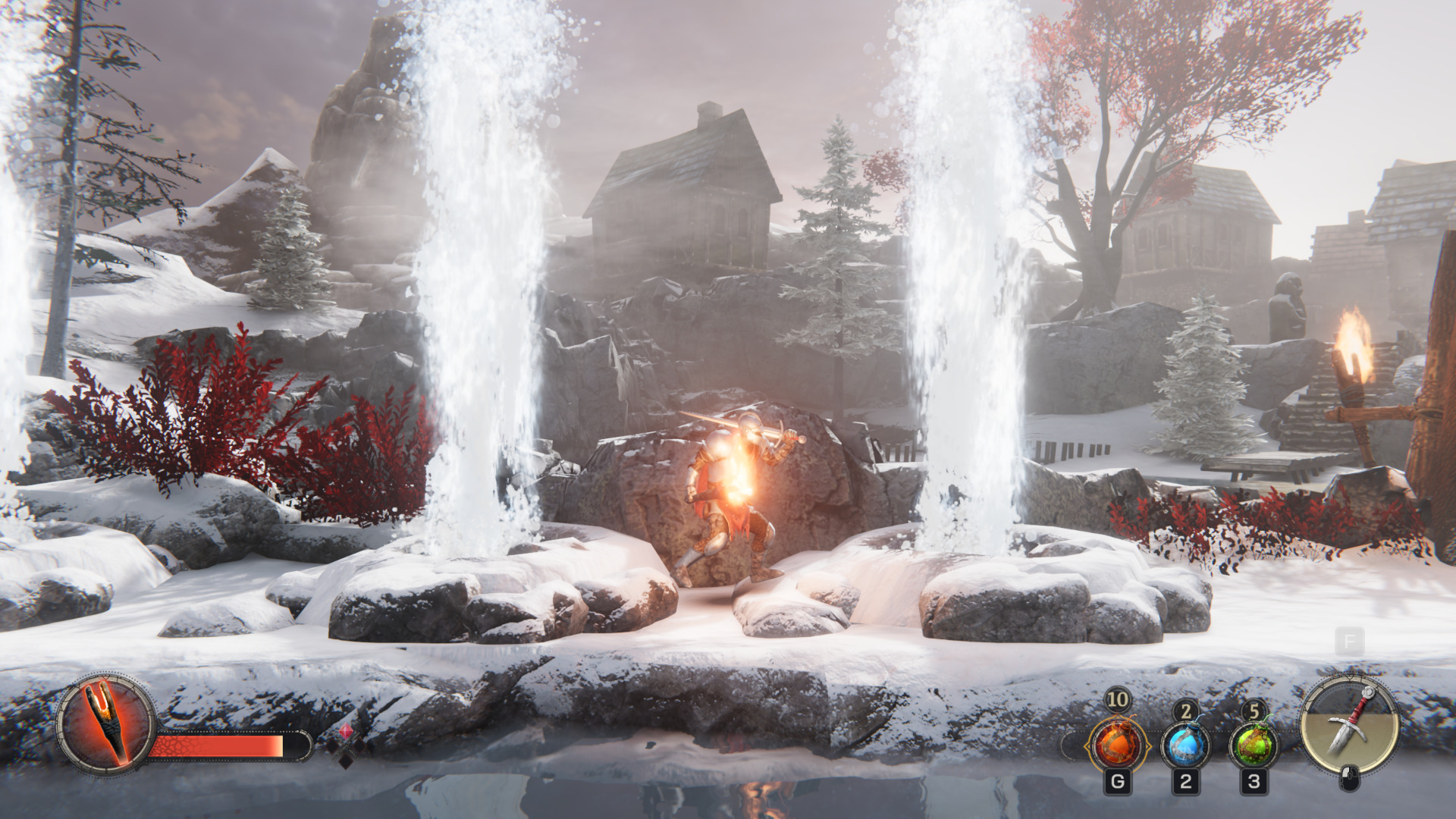Click the glowing forked-stick portrait emblem
This screenshot has width=1456, height=819.
(x=106, y=723)
